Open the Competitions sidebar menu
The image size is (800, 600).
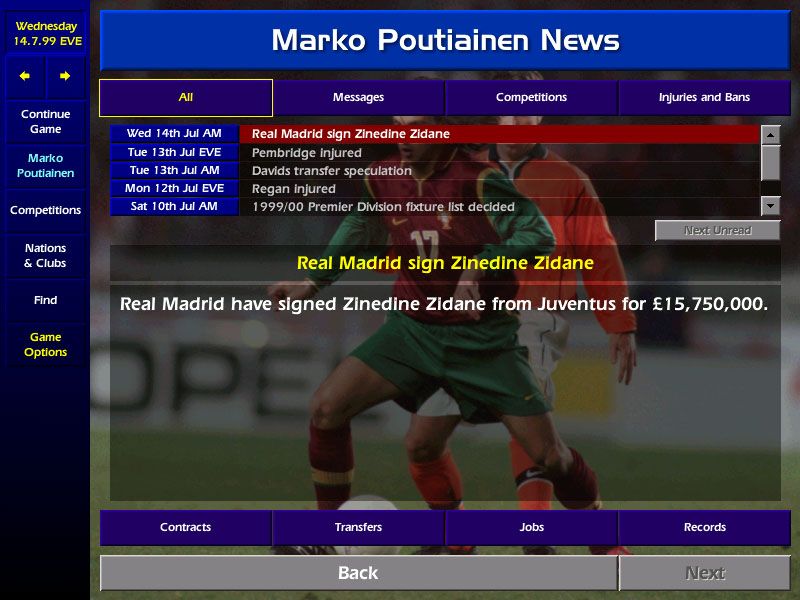coord(45,211)
